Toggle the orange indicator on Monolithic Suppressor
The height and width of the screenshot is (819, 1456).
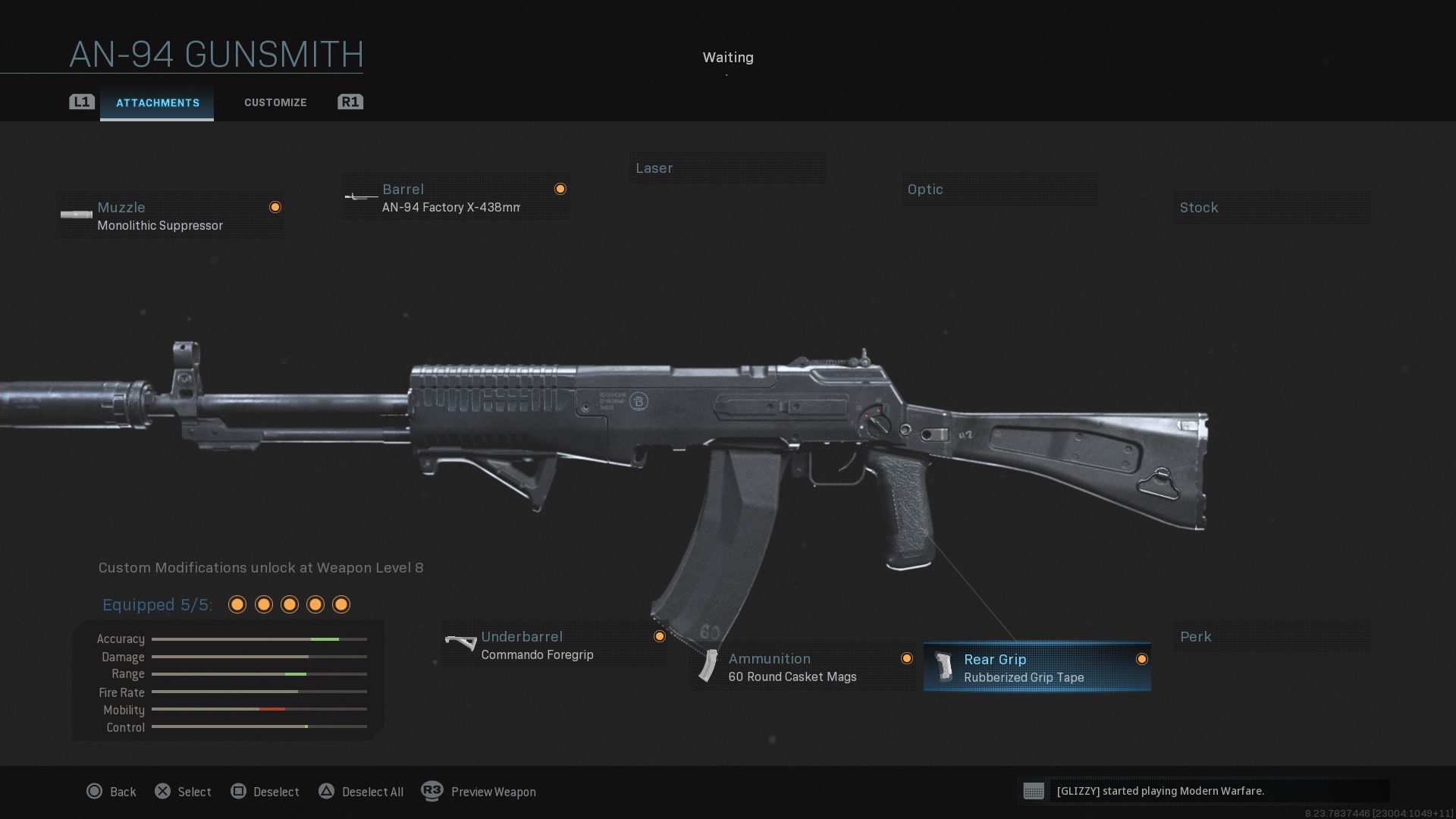point(275,207)
